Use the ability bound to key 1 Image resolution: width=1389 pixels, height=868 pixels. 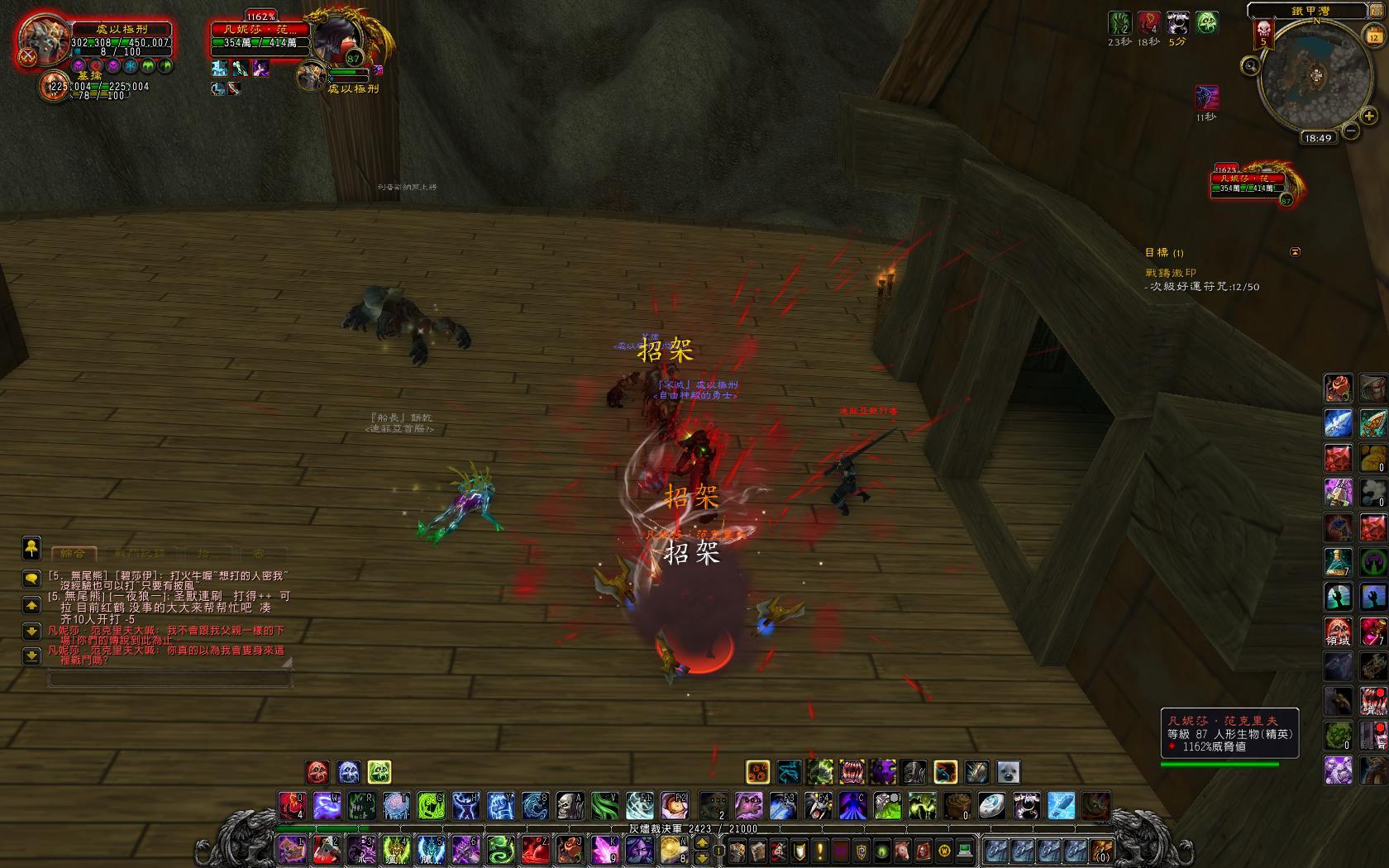click(x=293, y=849)
